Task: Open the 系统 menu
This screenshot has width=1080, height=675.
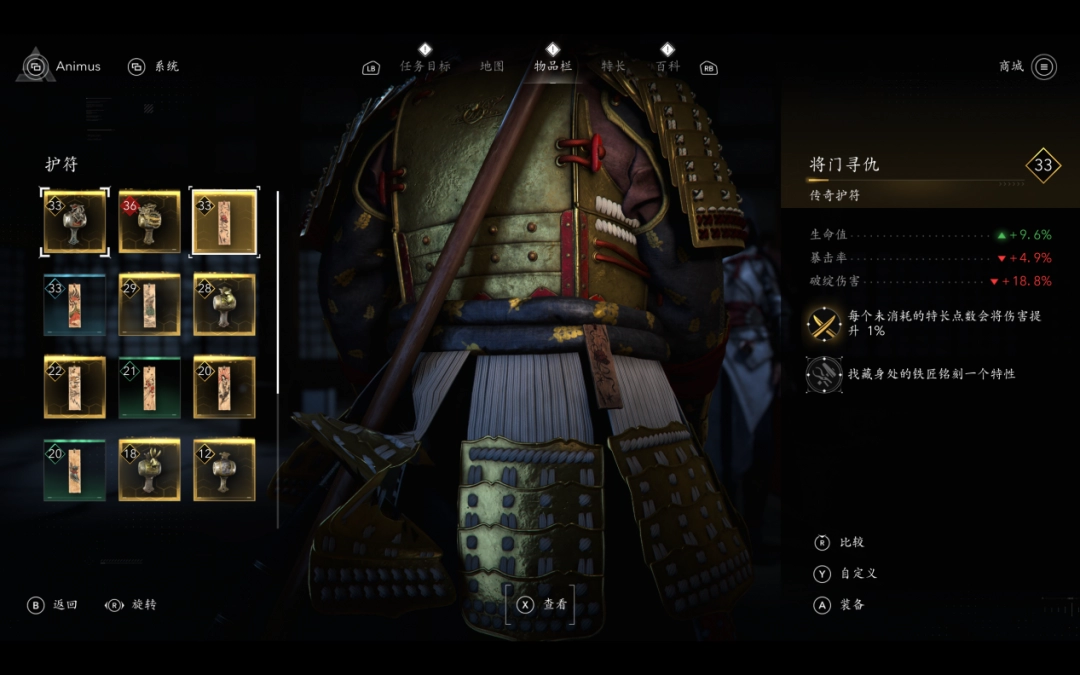Action: pos(154,67)
